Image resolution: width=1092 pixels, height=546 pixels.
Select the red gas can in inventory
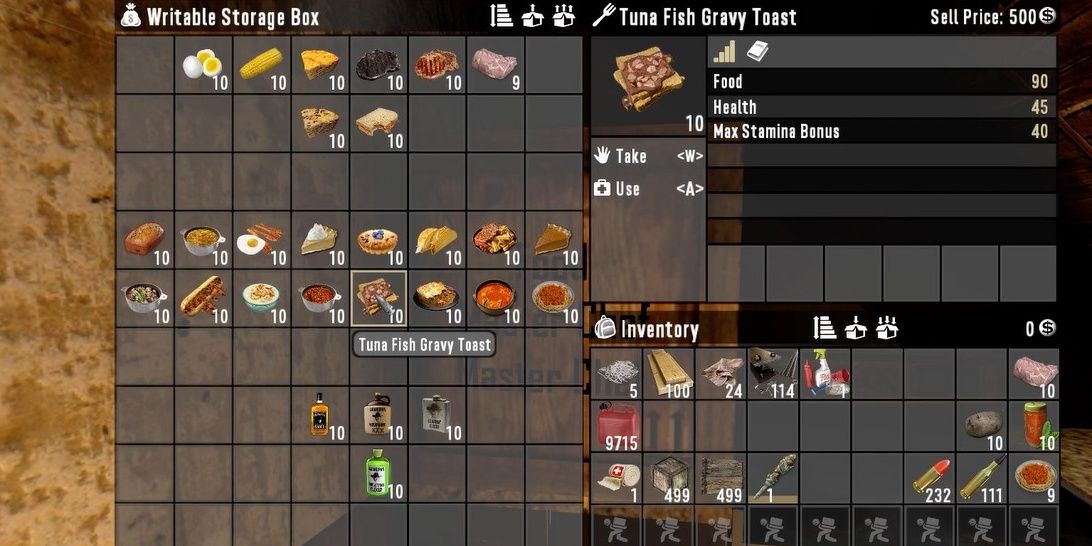(x=618, y=425)
